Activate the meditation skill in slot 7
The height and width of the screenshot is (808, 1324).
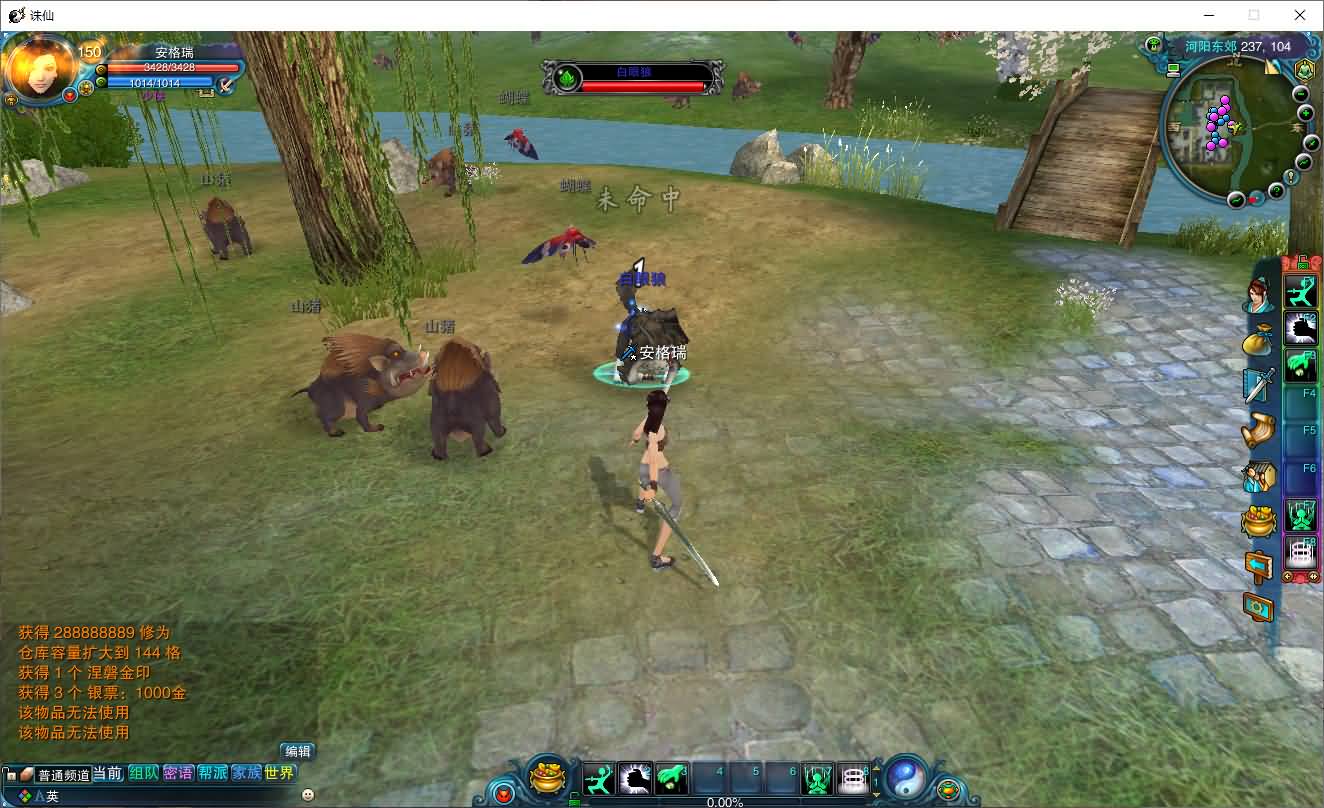coord(817,778)
